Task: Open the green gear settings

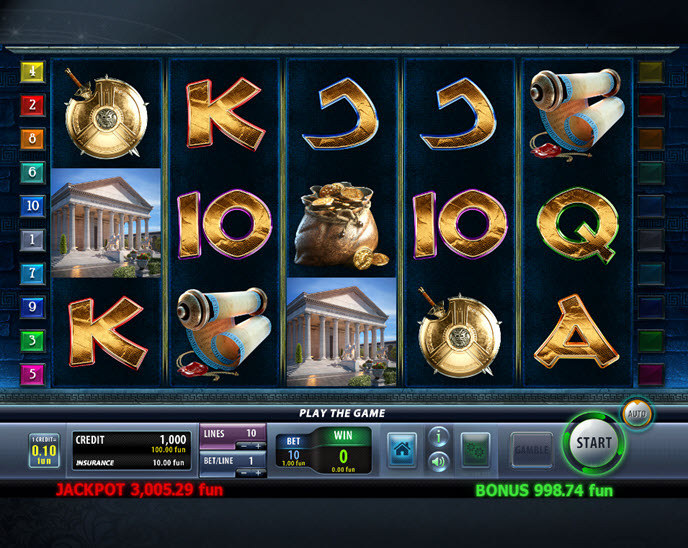Action: click(x=475, y=449)
